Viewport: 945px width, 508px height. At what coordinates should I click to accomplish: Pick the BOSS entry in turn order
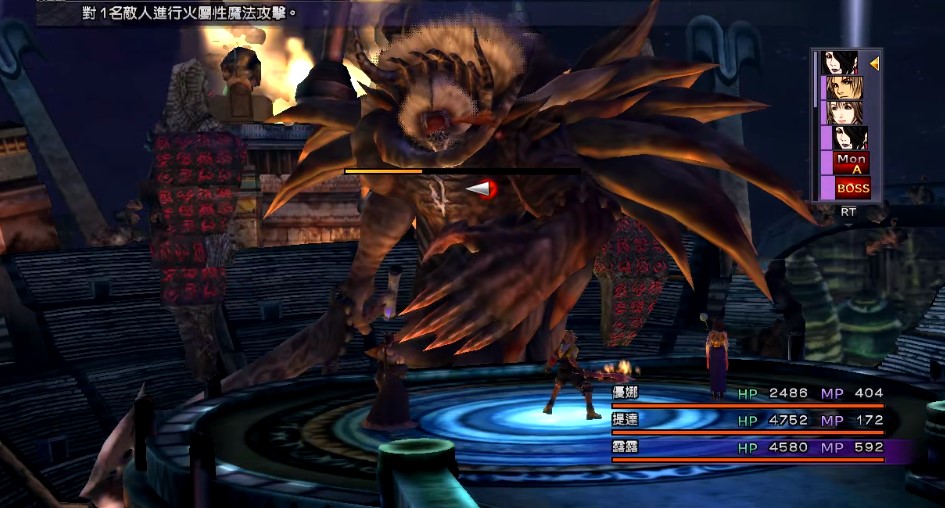(852, 187)
